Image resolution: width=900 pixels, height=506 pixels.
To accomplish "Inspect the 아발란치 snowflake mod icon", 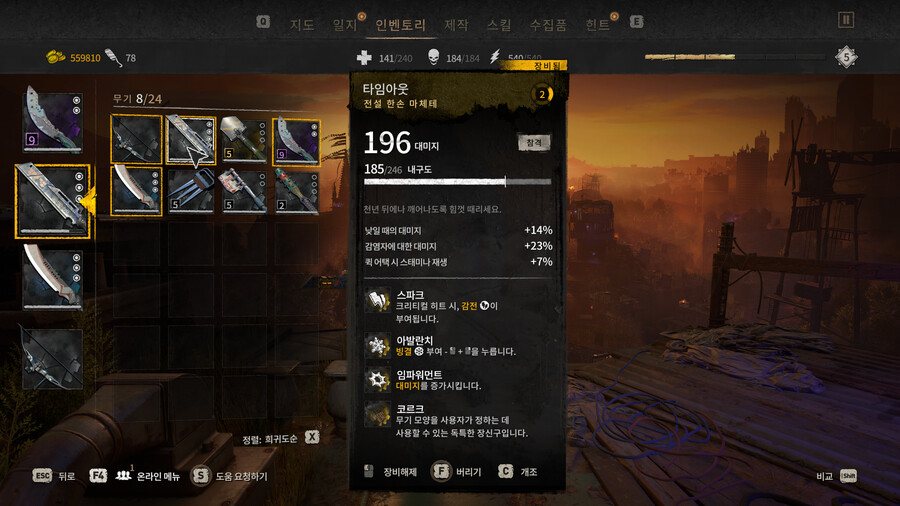I will click(x=377, y=345).
